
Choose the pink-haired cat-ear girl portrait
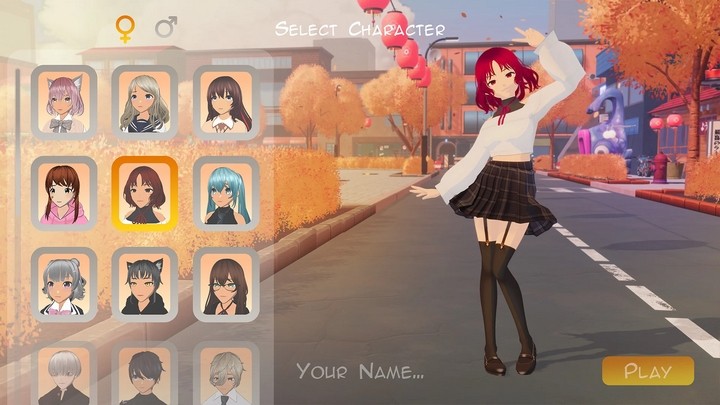pyautogui.click(x=64, y=102)
